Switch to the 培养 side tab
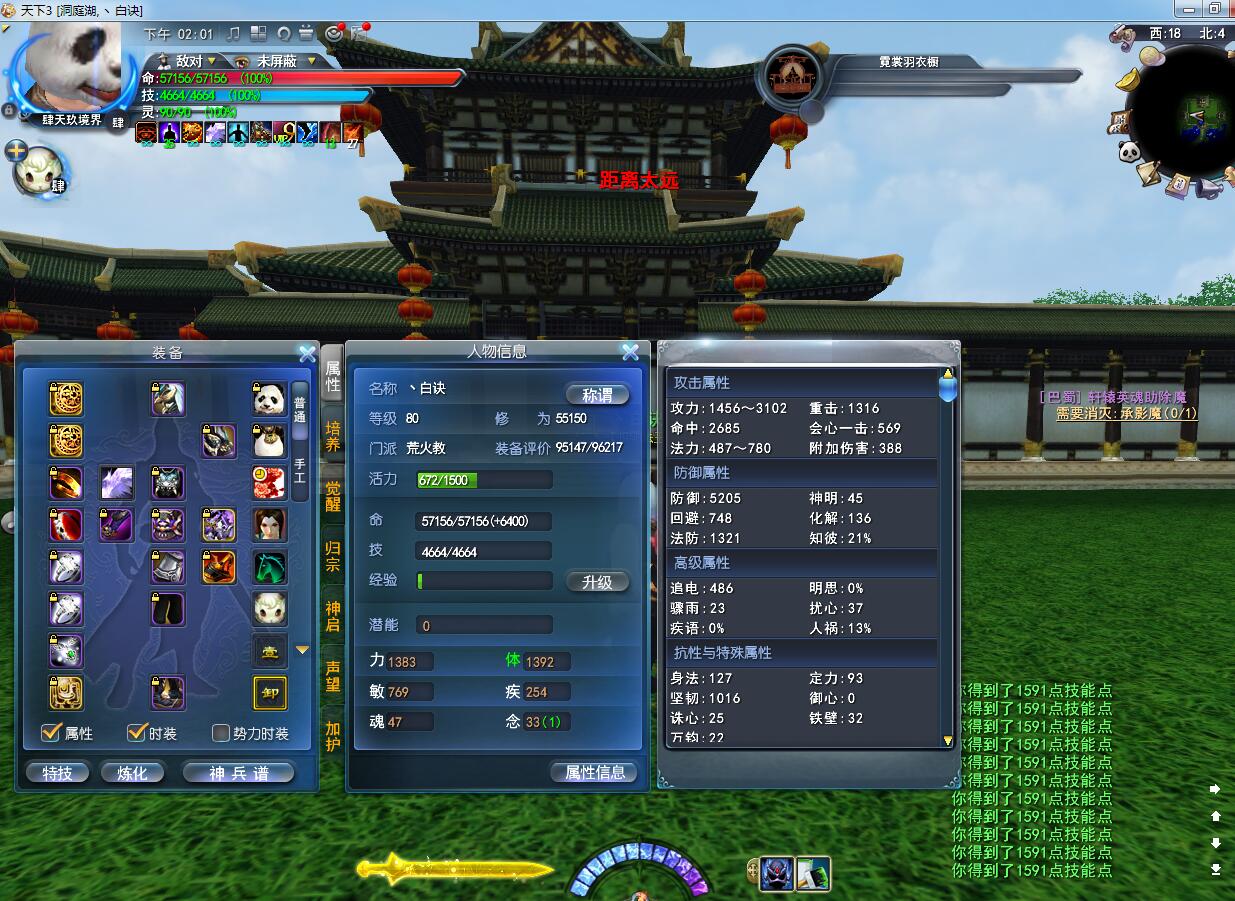This screenshot has width=1235, height=901. click(x=332, y=436)
